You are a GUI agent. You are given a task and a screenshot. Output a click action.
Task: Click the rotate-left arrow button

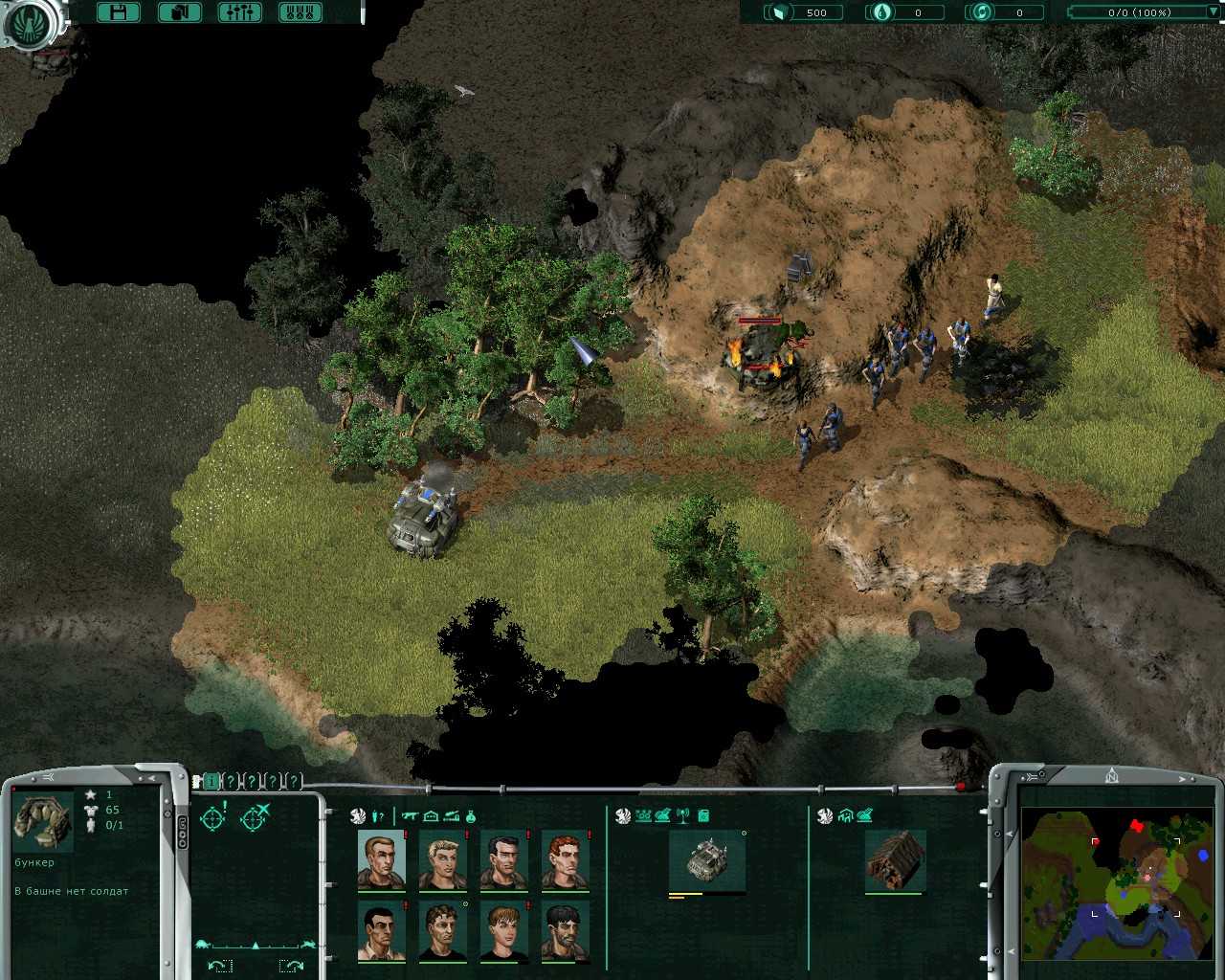[x=219, y=966]
